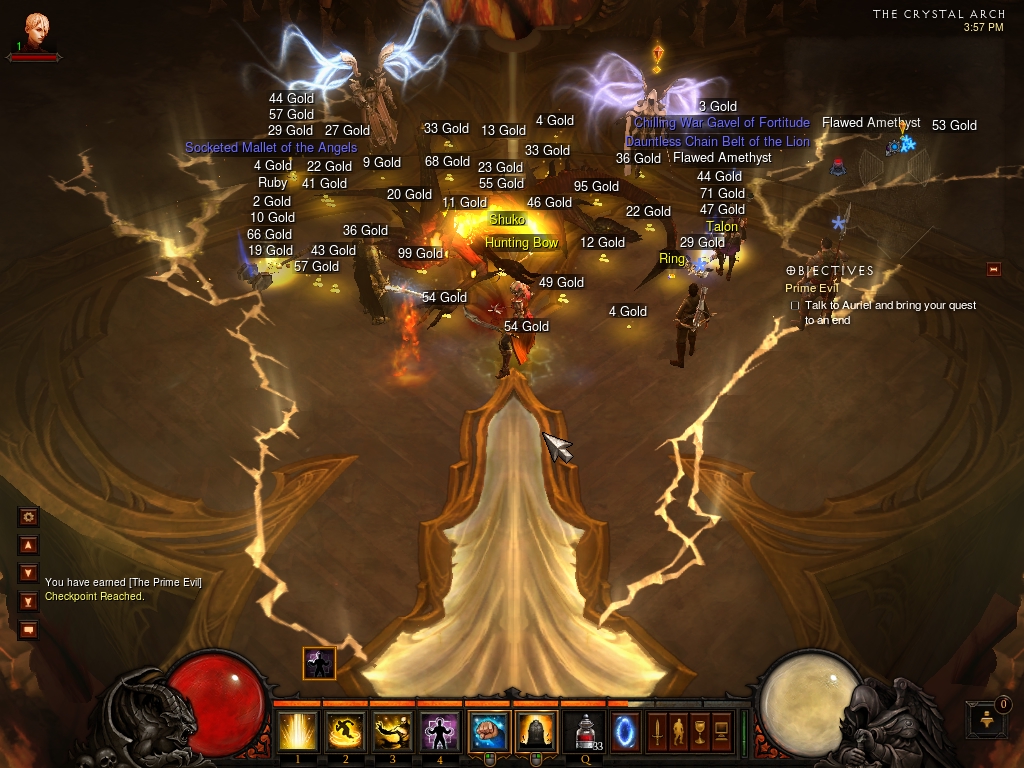Open the social friends list button
The height and width of the screenshot is (768, 1024).
point(985,720)
